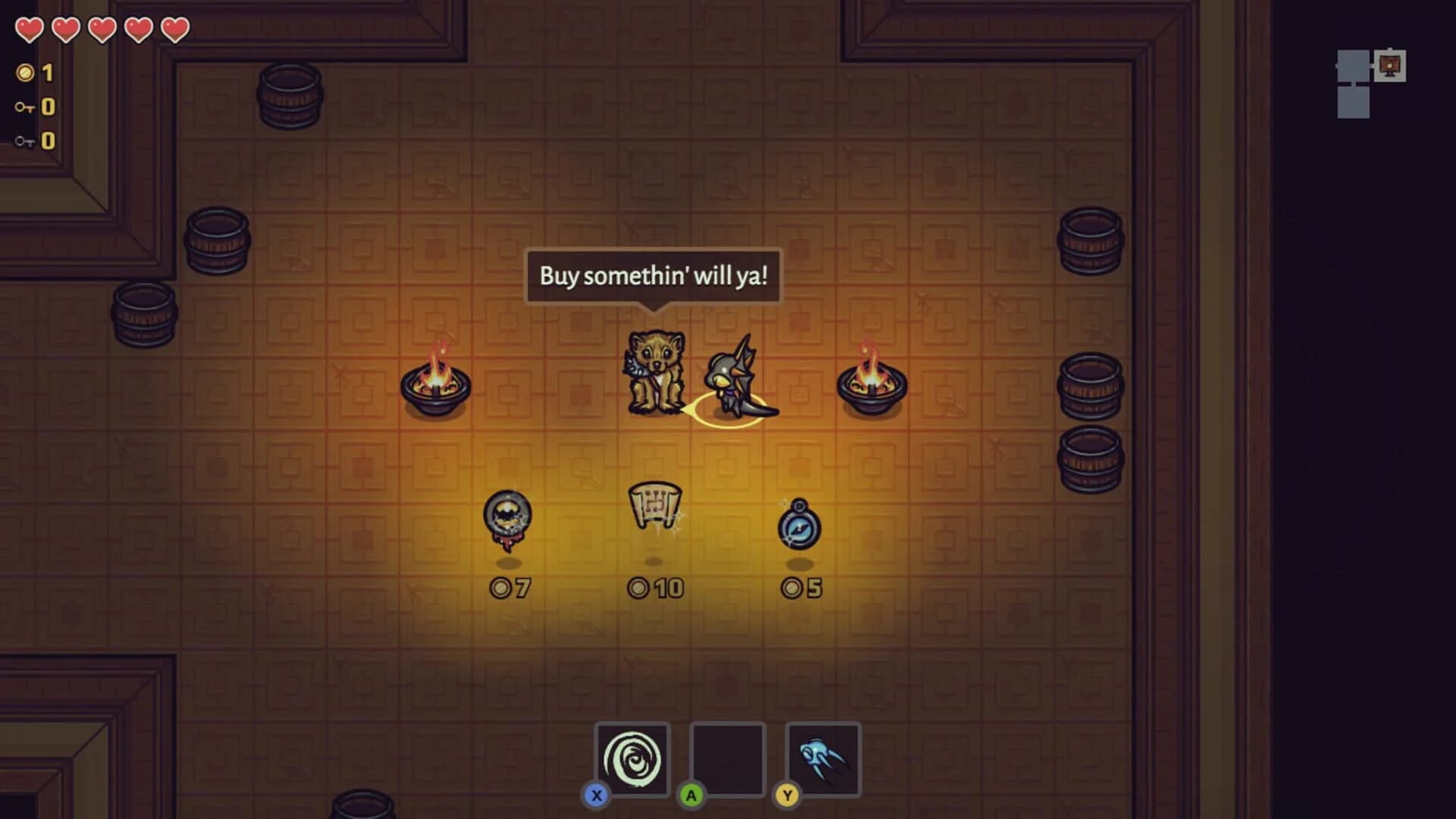Click the blue fish item in the Y slot
This screenshot has width=1456, height=819.
825,758
